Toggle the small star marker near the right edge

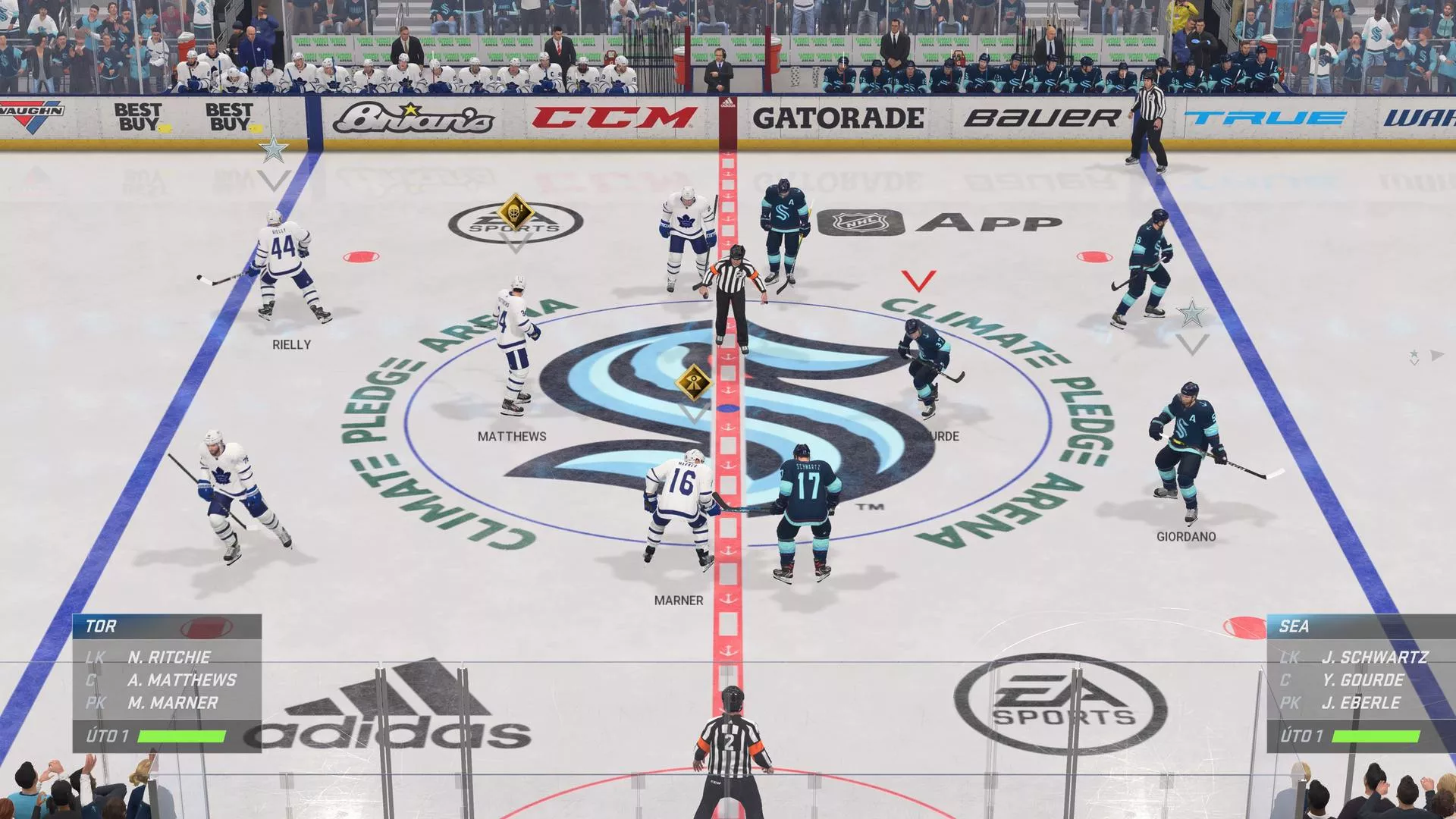[1414, 353]
